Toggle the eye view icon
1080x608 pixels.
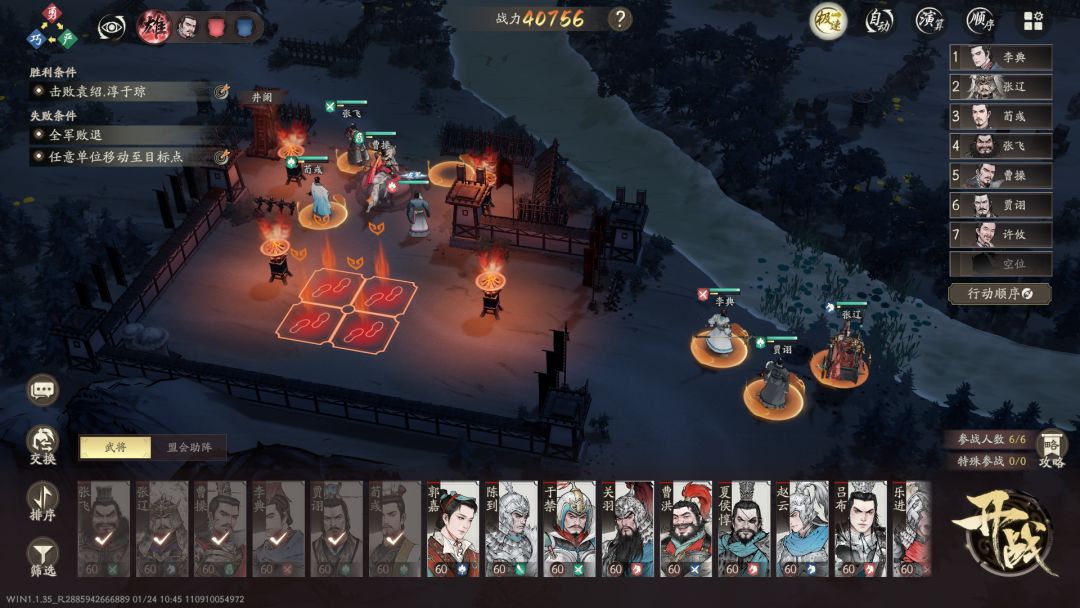coord(112,26)
